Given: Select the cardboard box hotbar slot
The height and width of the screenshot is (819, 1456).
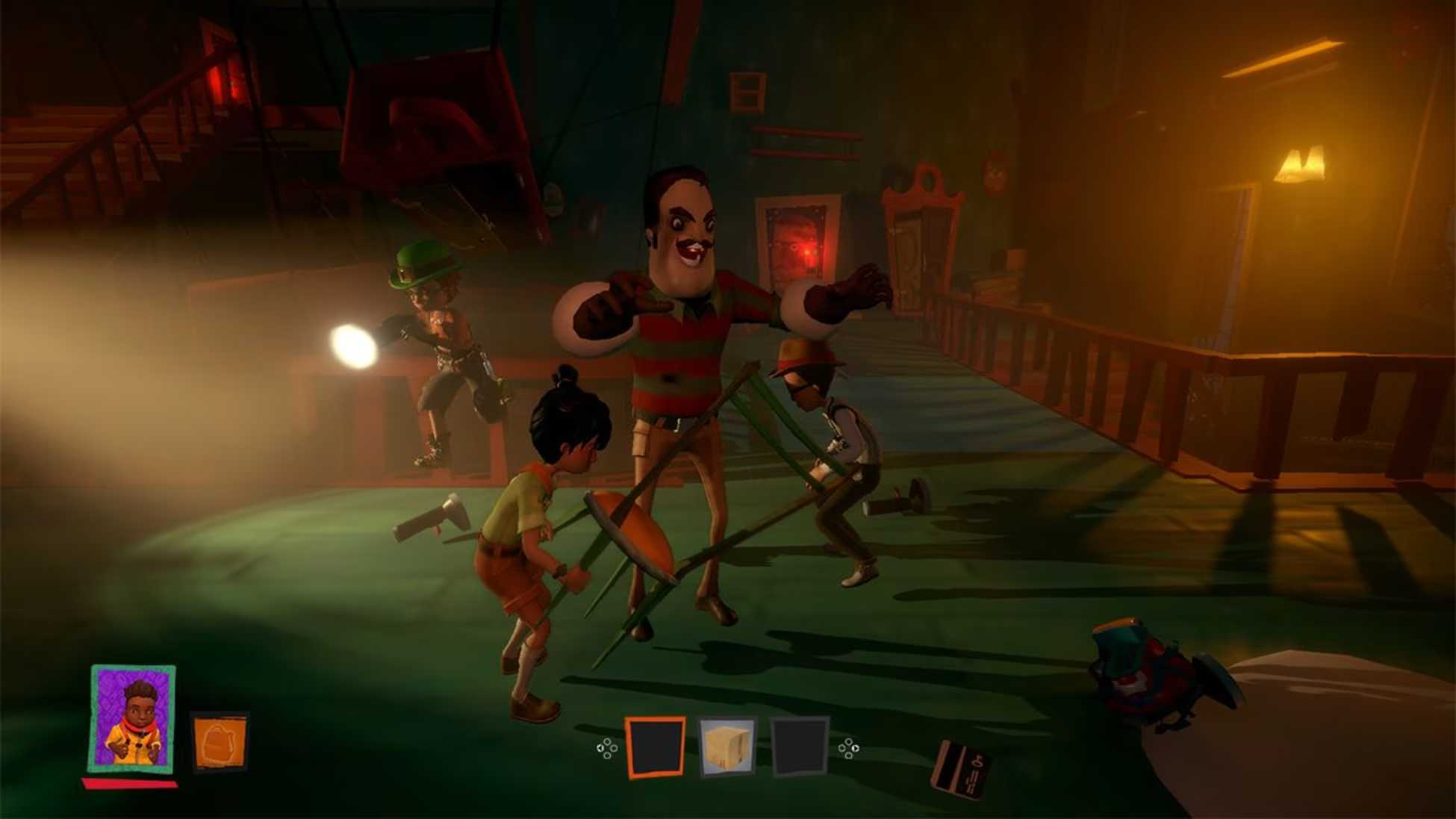Looking at the screenshot, I should [x=727, y=747].
